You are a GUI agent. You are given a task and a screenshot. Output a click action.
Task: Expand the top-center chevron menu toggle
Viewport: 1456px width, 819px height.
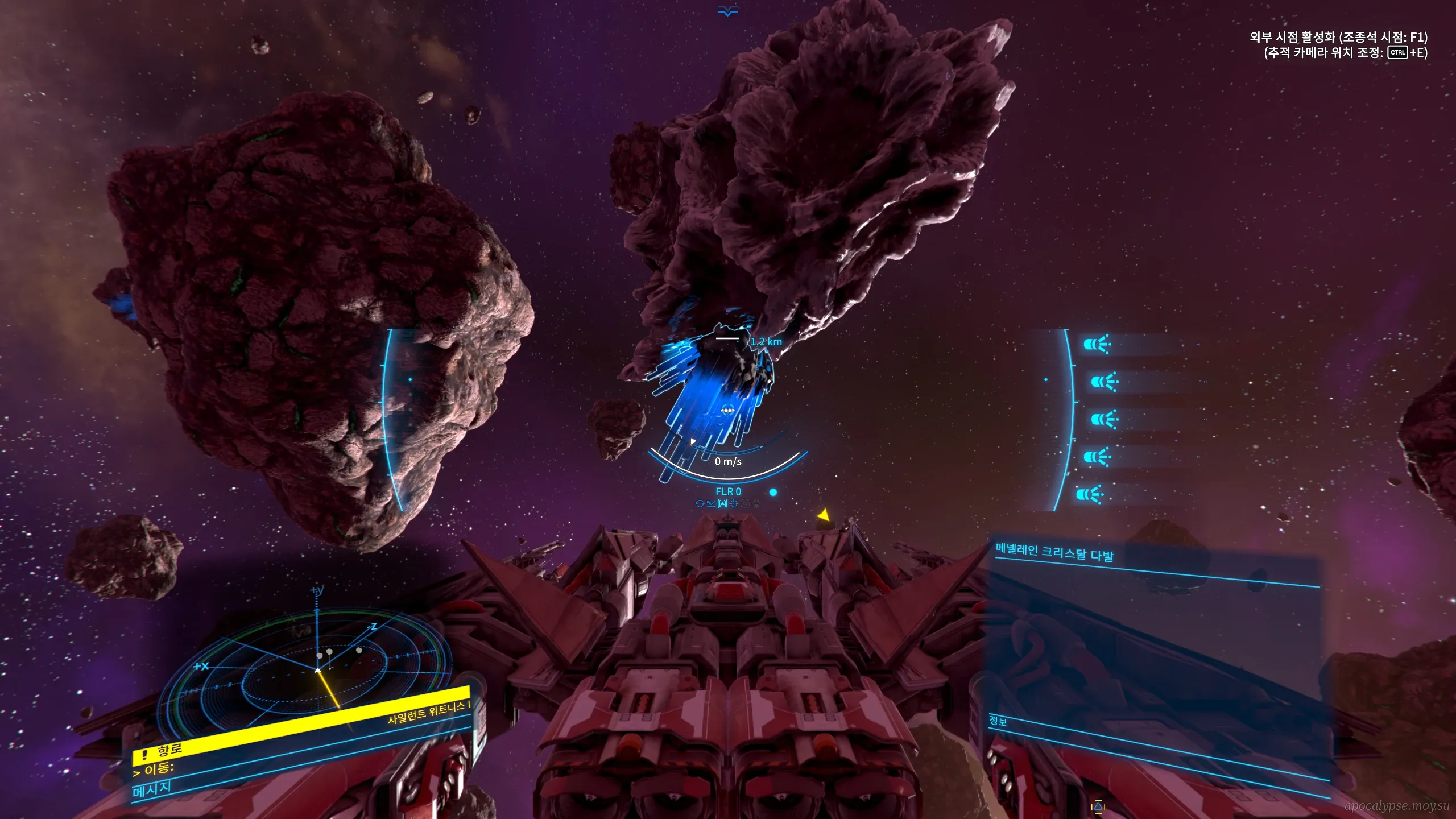click(x=727, y=11)
